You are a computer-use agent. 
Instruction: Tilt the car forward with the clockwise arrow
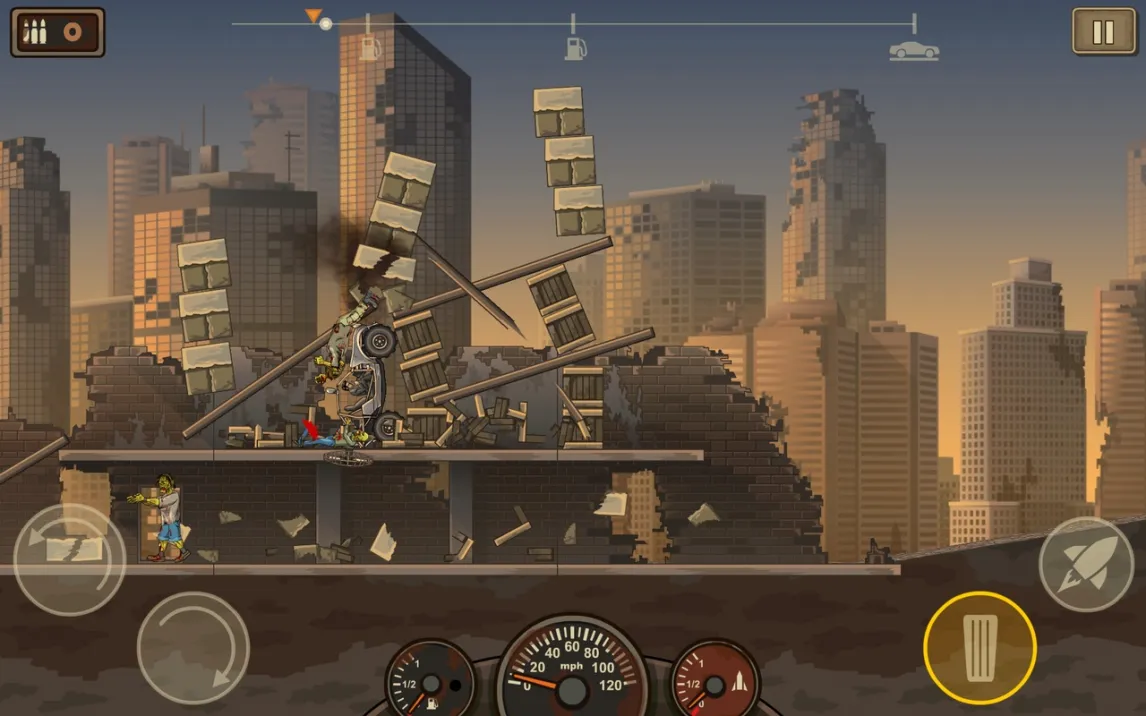click(x=193, y=648)
